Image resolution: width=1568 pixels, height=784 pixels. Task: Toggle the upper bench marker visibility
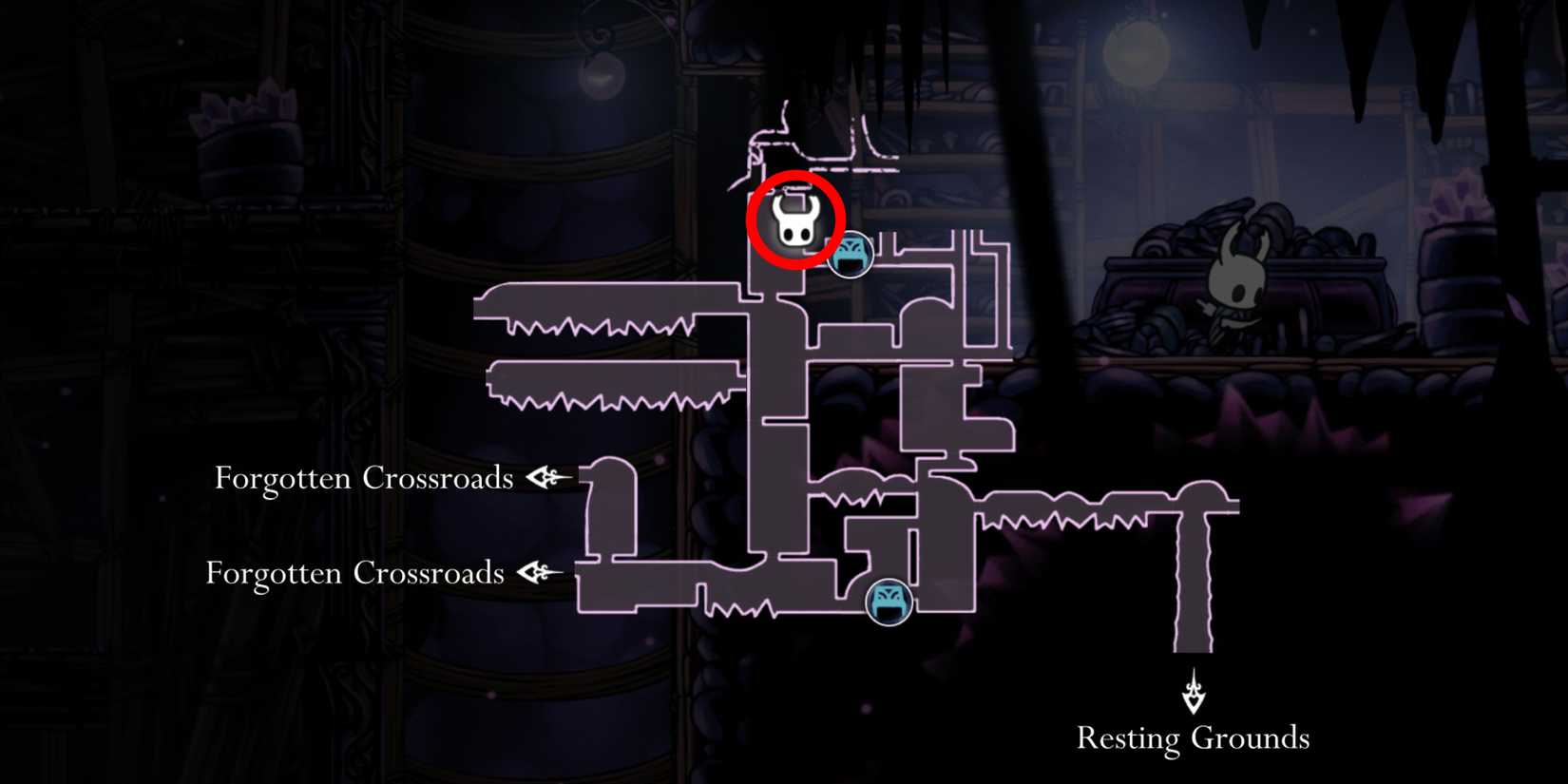pos(851,253)
